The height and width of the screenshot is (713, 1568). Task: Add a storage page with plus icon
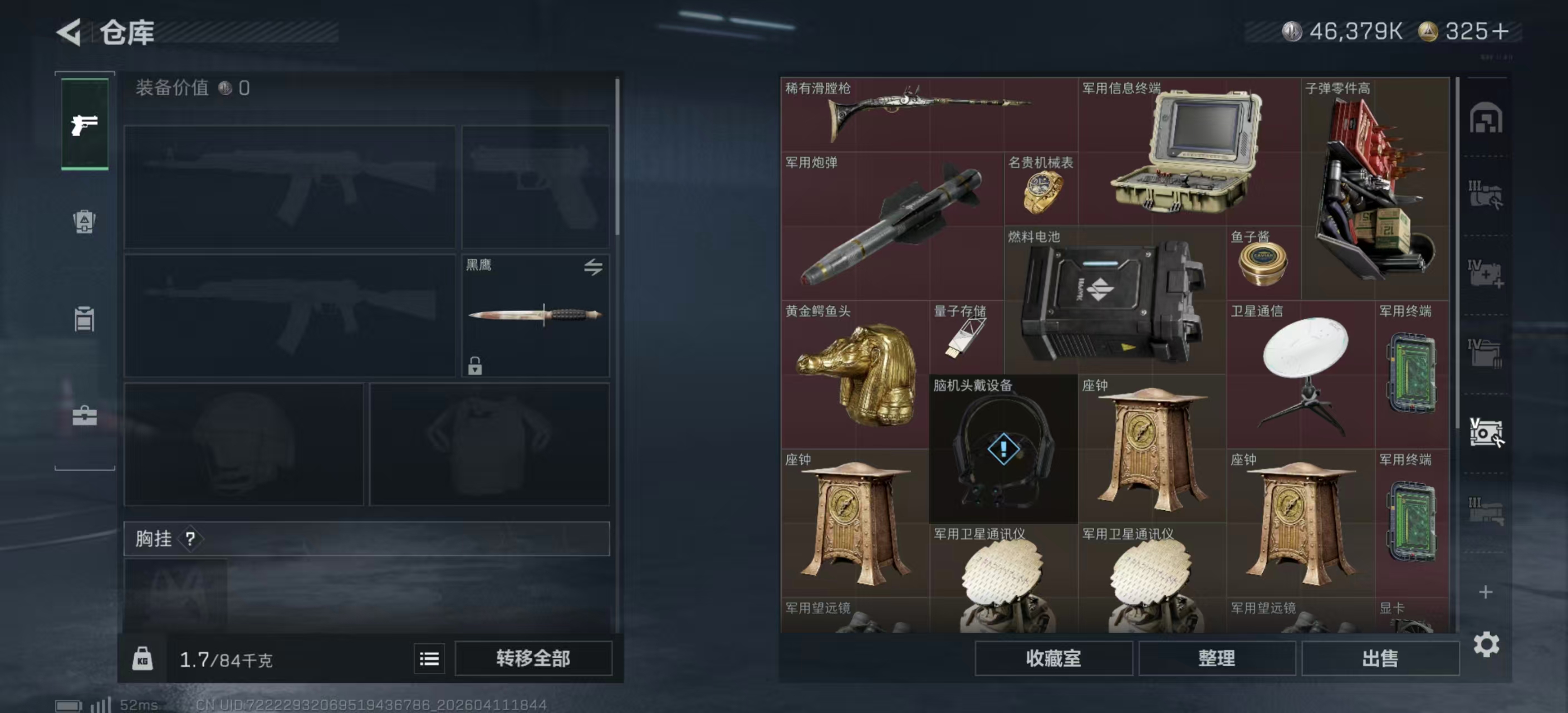click(1485, 592)
